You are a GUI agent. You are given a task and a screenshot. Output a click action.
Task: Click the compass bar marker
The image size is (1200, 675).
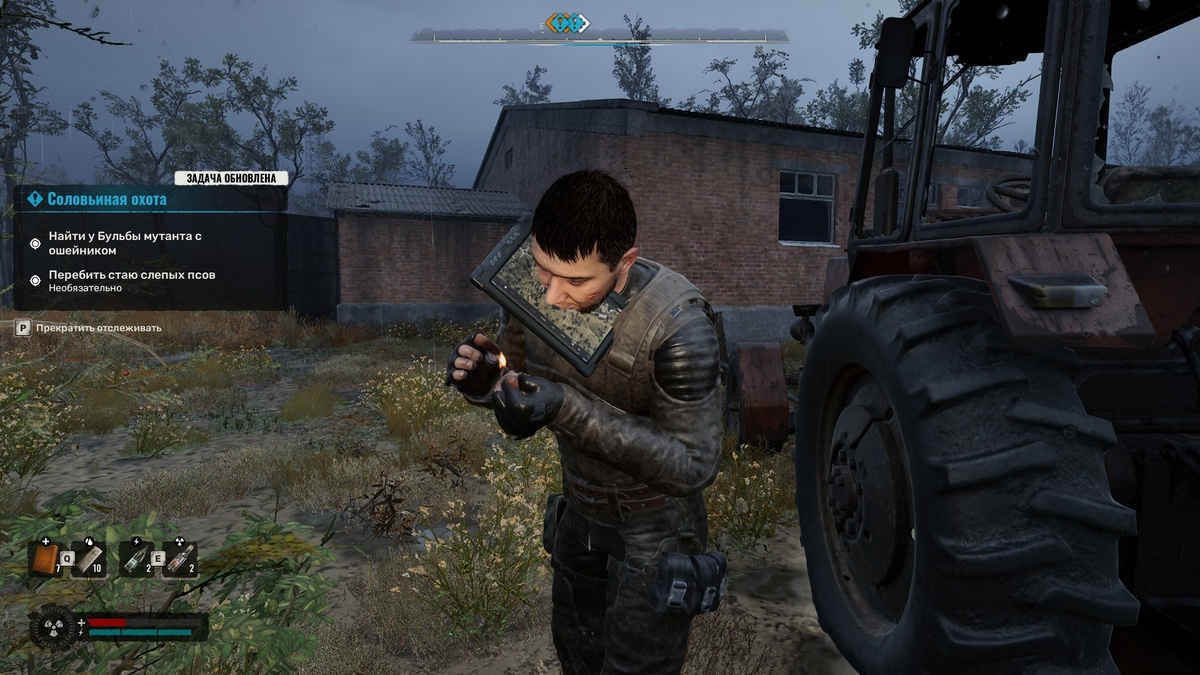coord(568,23)
